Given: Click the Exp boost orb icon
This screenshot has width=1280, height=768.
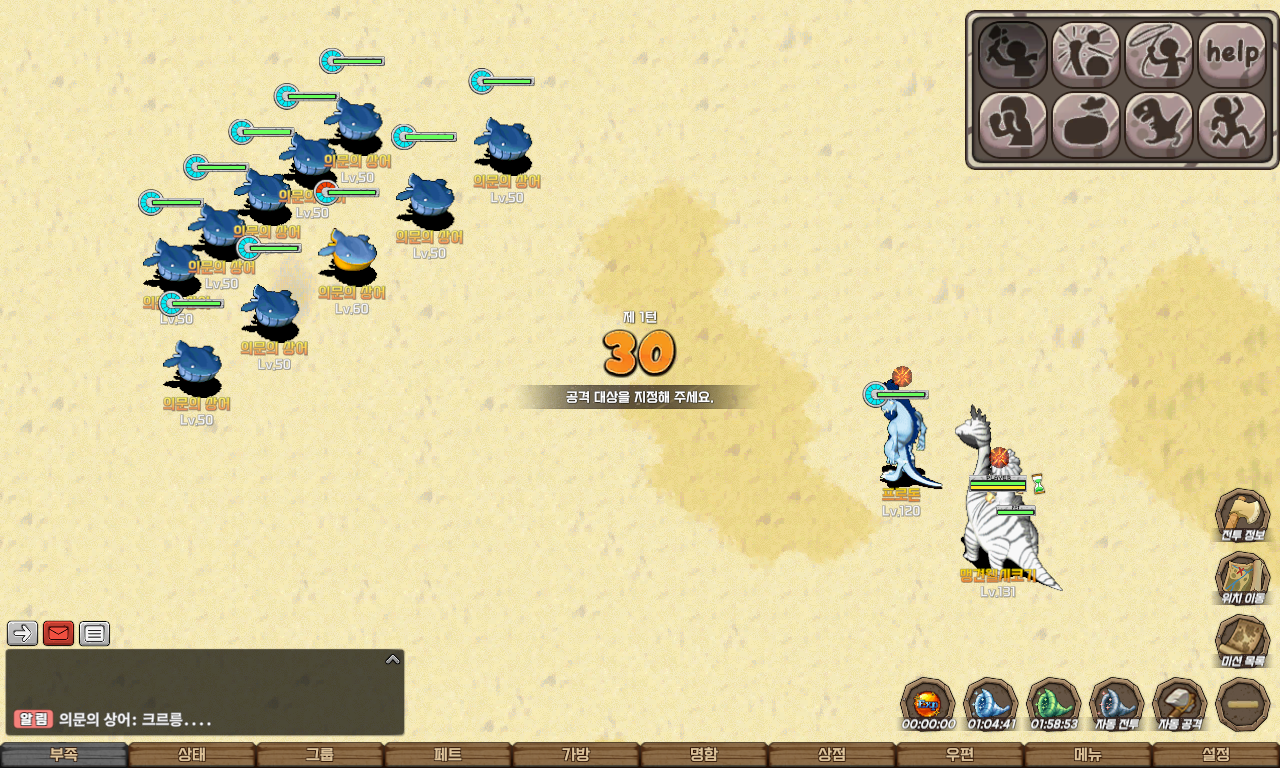Looking at the screenshot, I should 927,703.
